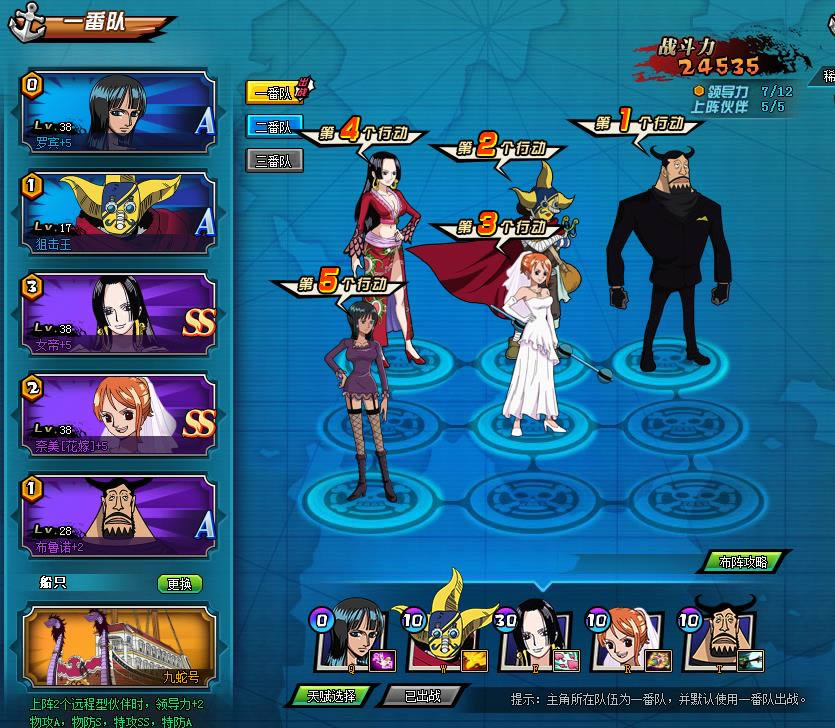Select the 罗宾+5 partner card
The width and height of the screenshot is (835, 728).
tap(119, 111)
